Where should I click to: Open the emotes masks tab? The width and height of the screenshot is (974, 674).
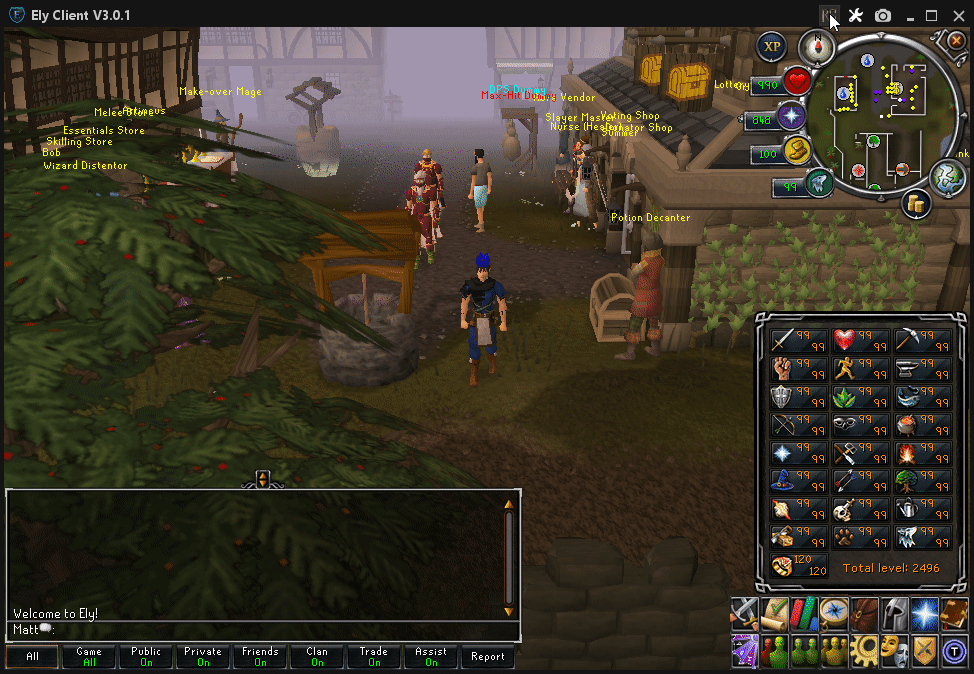[x=895, y=650]
